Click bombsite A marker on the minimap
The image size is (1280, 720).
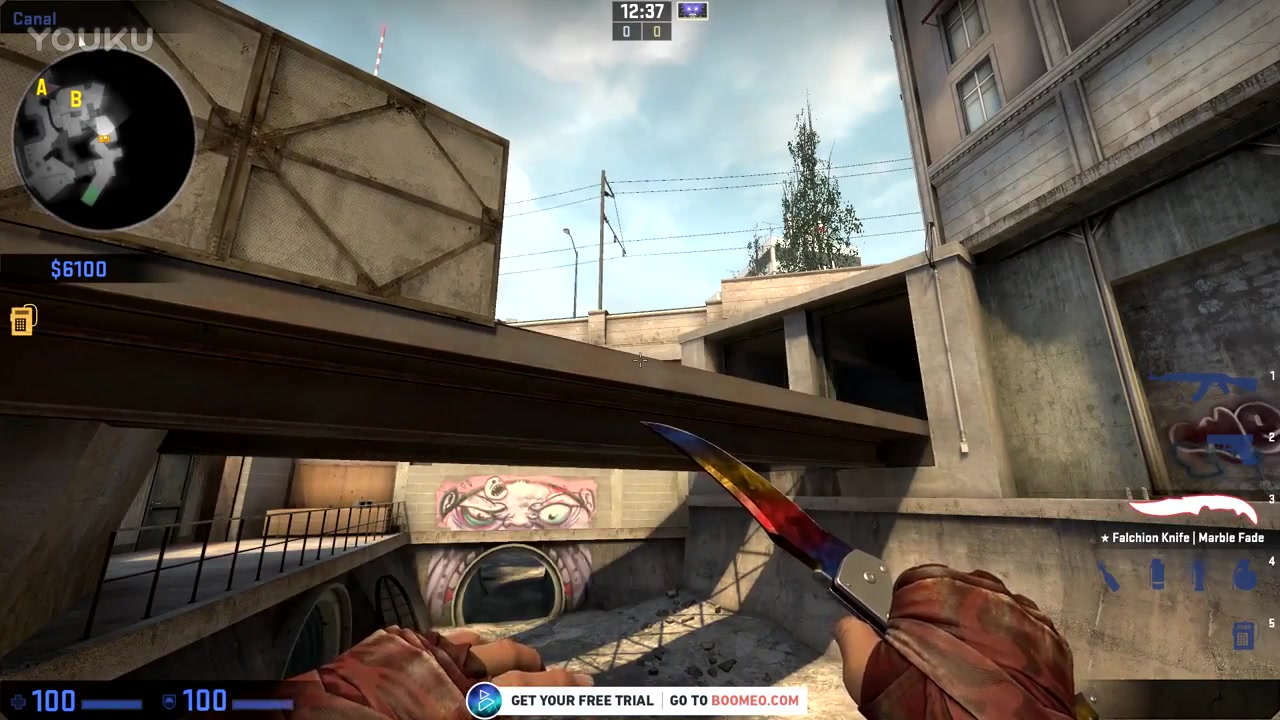coord(42,88)
